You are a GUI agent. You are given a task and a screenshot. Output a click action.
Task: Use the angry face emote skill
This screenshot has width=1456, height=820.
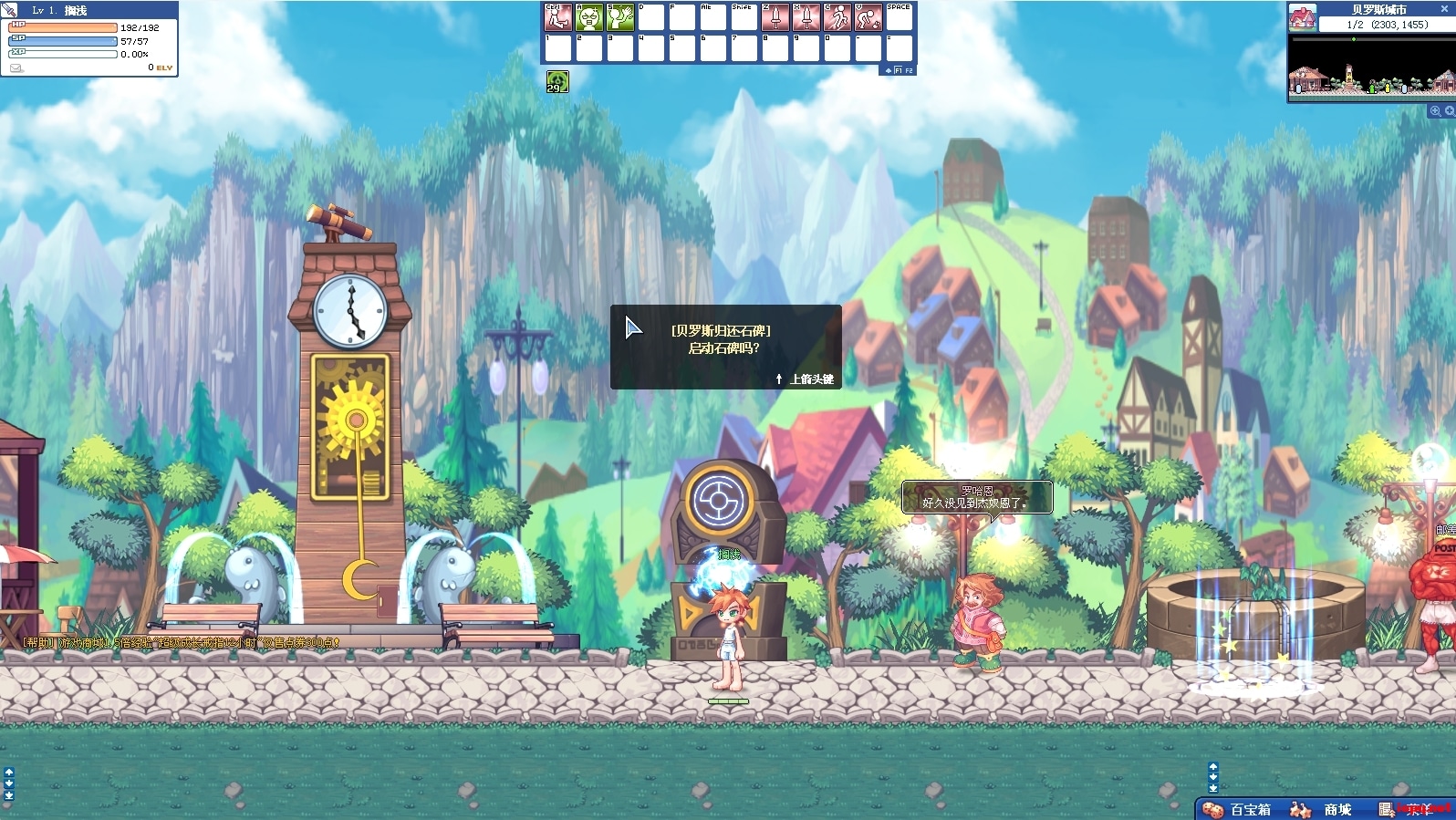point(589,17)
